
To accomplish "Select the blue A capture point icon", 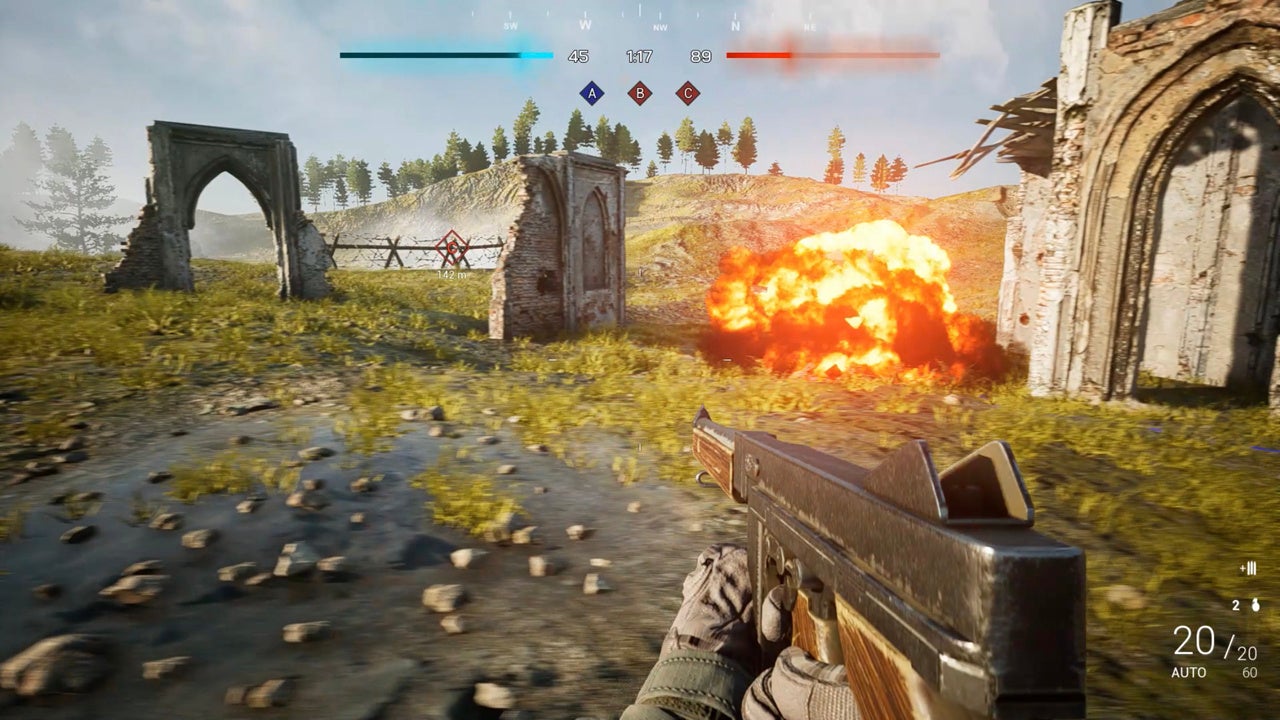I will 591,94.
